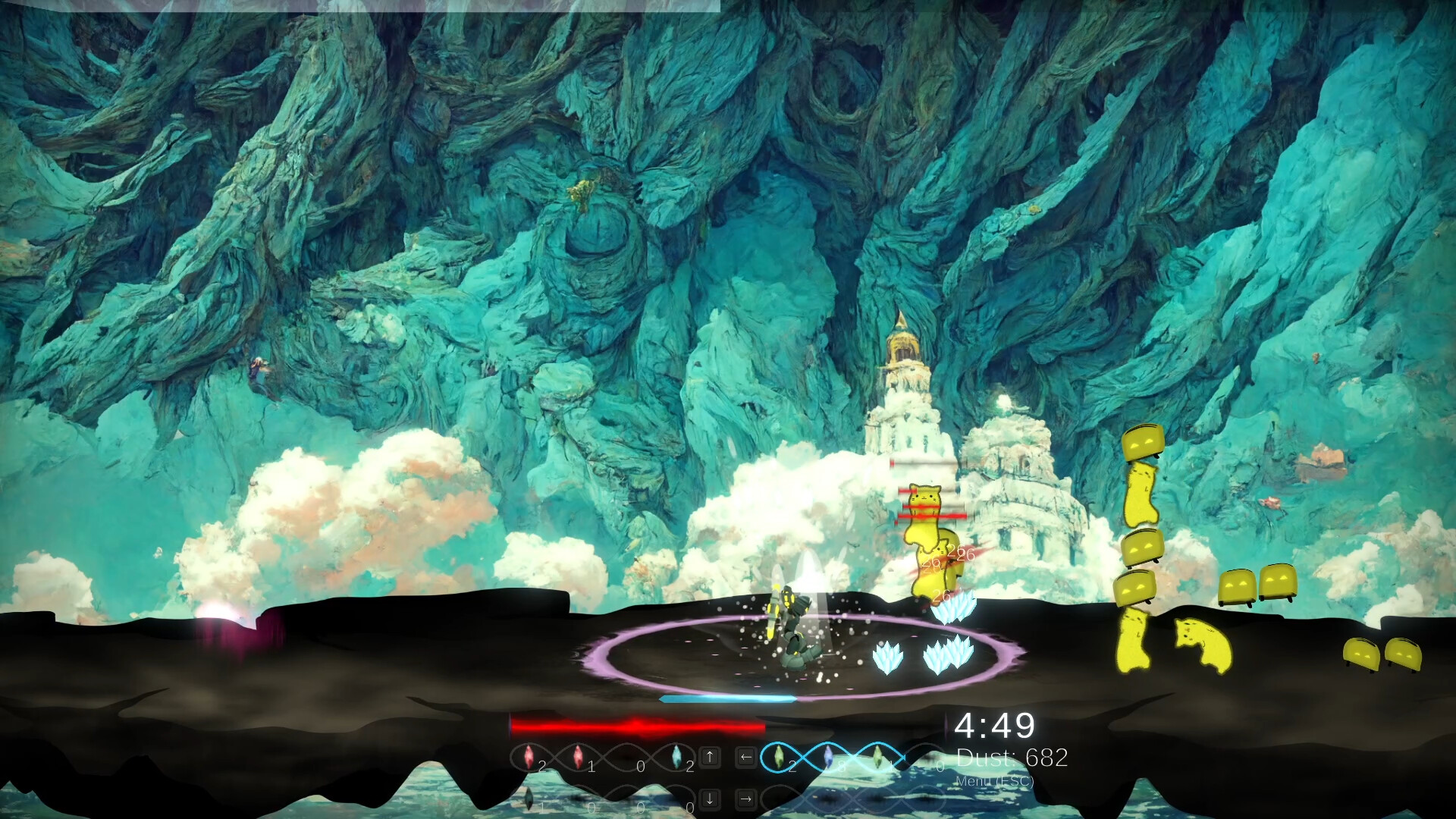
Task: Click the left arrow spell selector
Action: (745, 756)
